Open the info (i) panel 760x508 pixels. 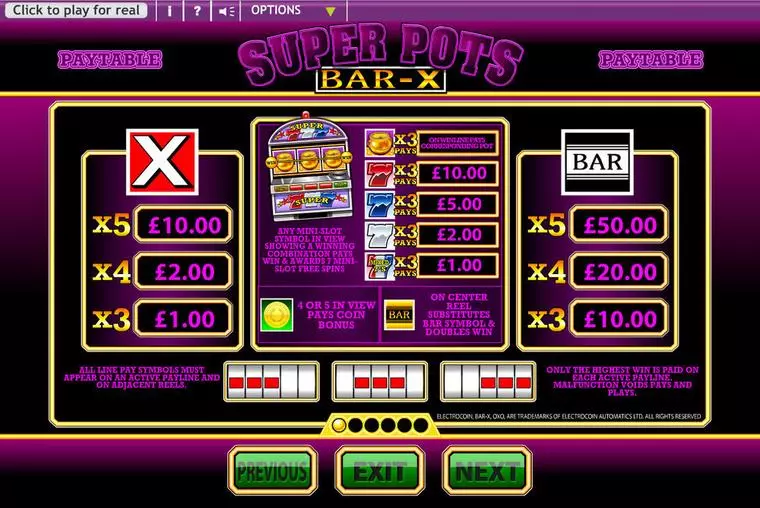click(170, 11)
